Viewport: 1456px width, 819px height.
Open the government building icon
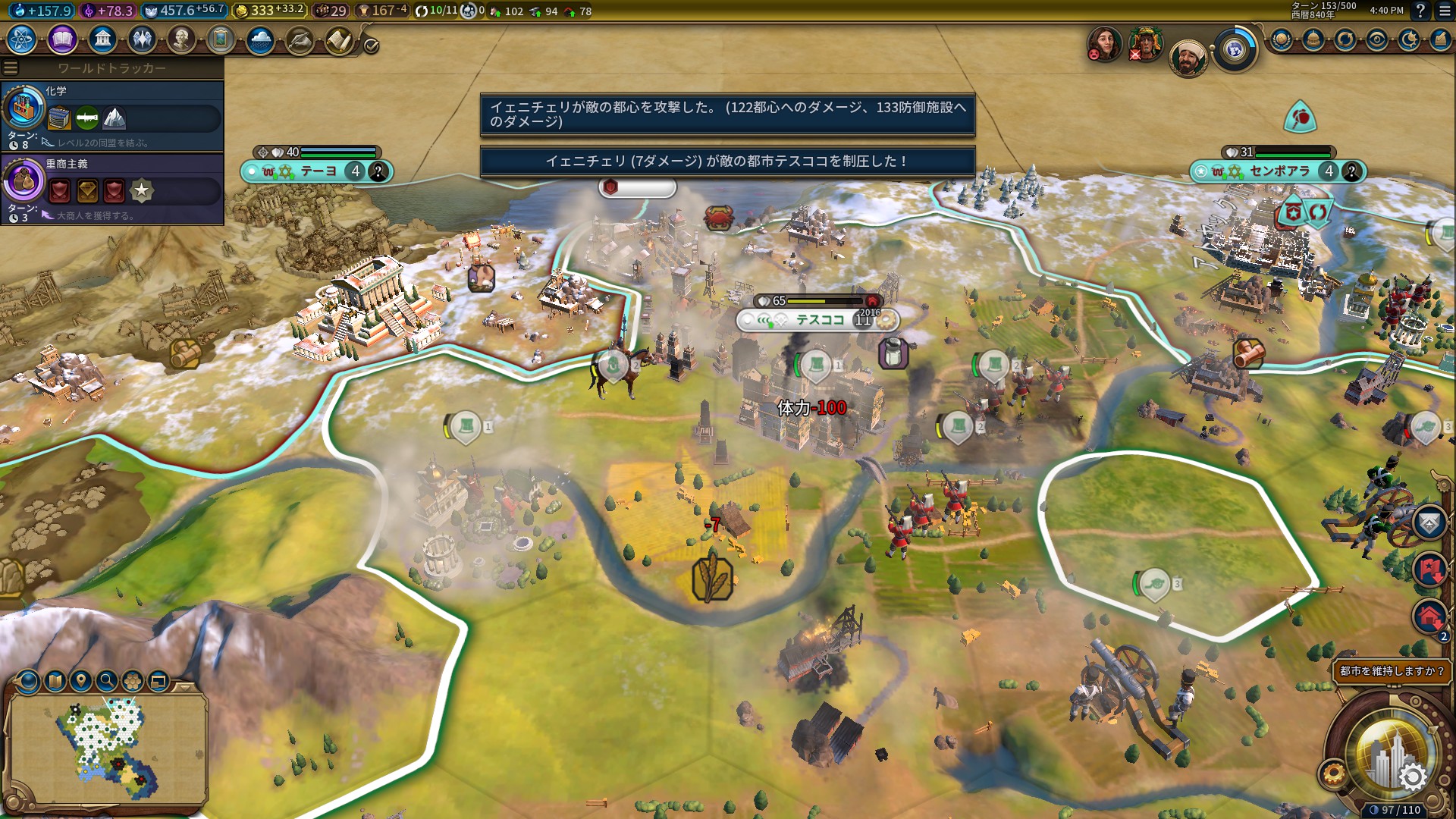(x=102, y=39)
